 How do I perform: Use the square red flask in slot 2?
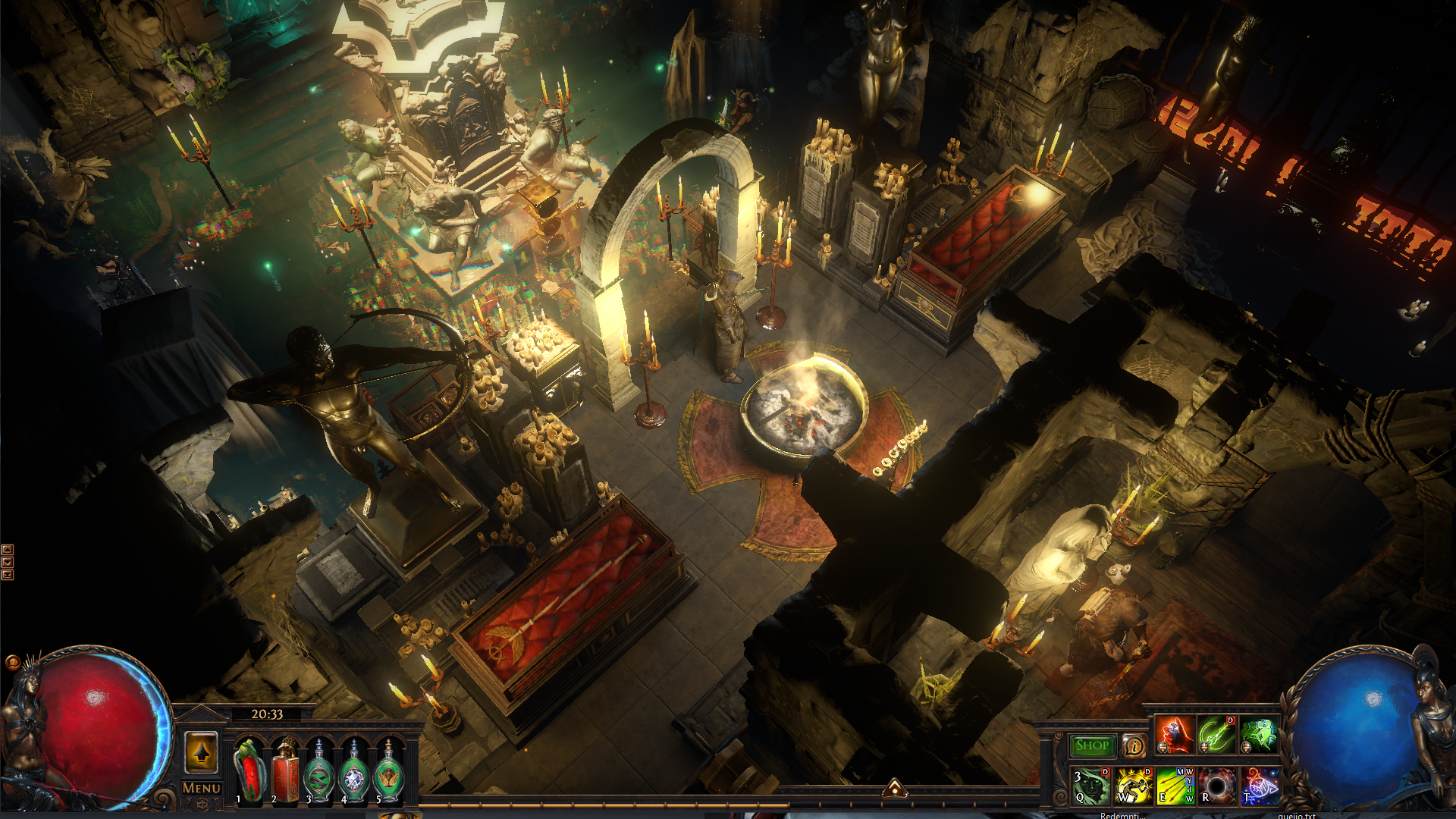tap(285, 770)
